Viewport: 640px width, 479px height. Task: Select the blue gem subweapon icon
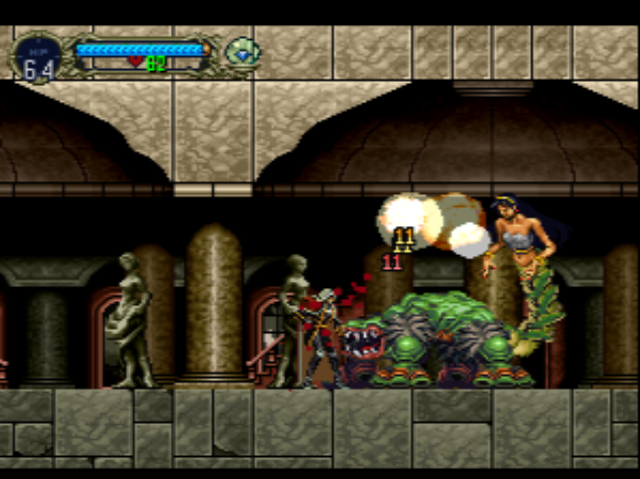pyautogui.click(x=241, y=52)
